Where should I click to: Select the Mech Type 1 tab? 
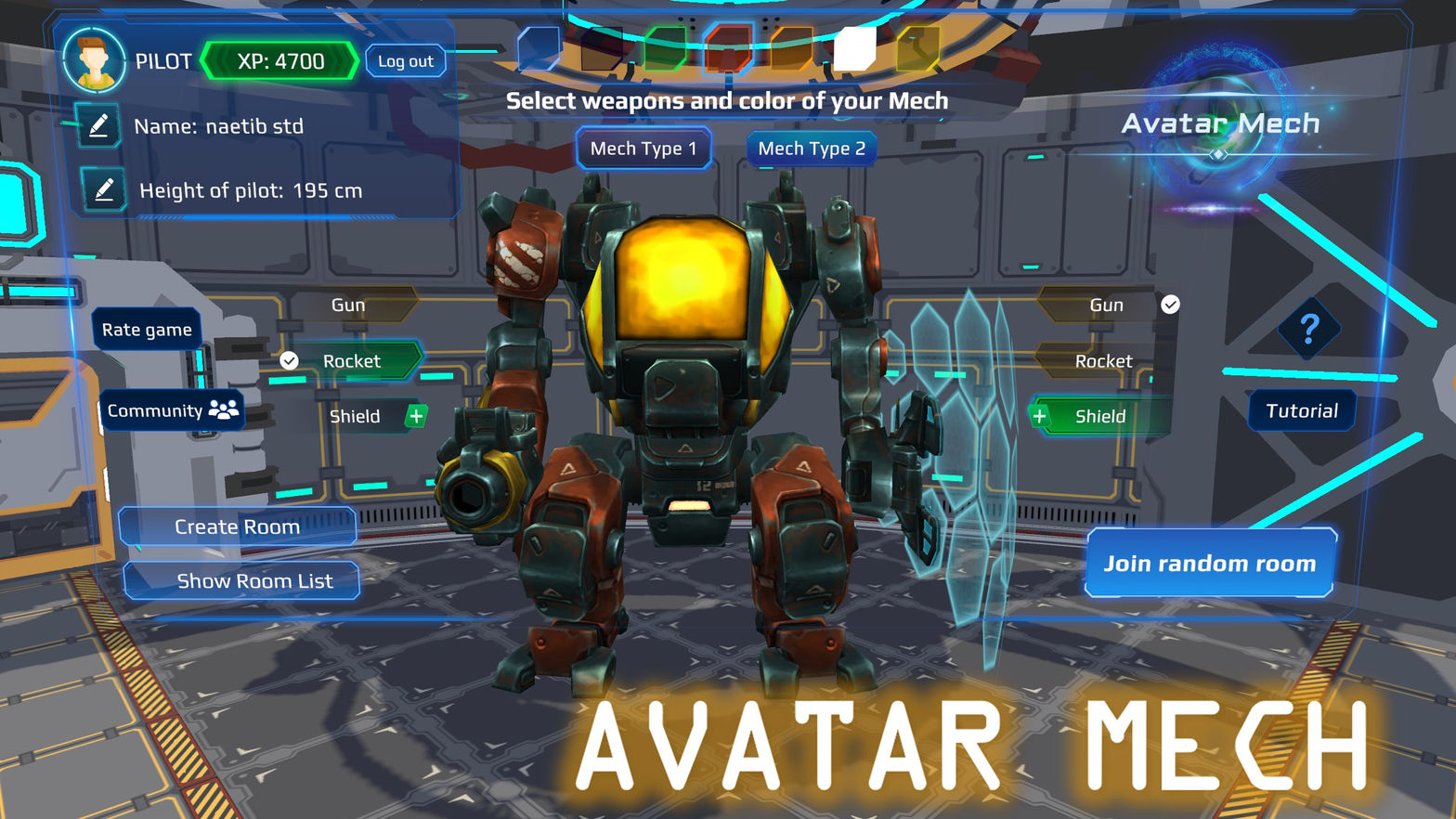tap(643, 148)
